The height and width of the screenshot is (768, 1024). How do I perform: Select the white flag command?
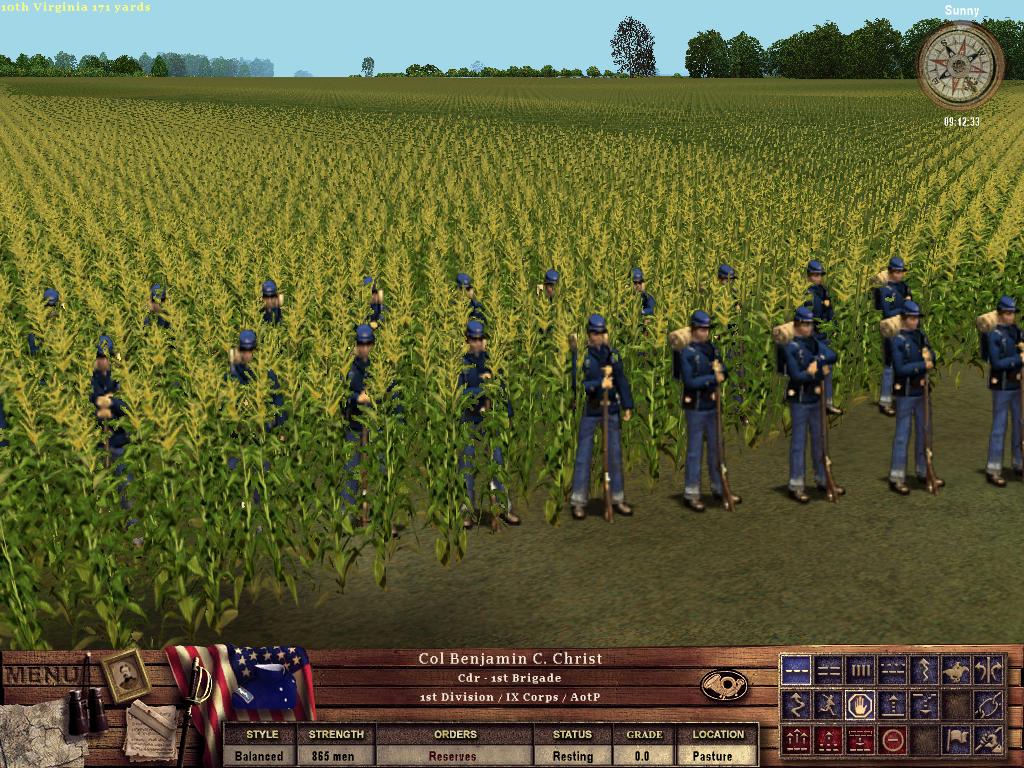tap(956, 740)
